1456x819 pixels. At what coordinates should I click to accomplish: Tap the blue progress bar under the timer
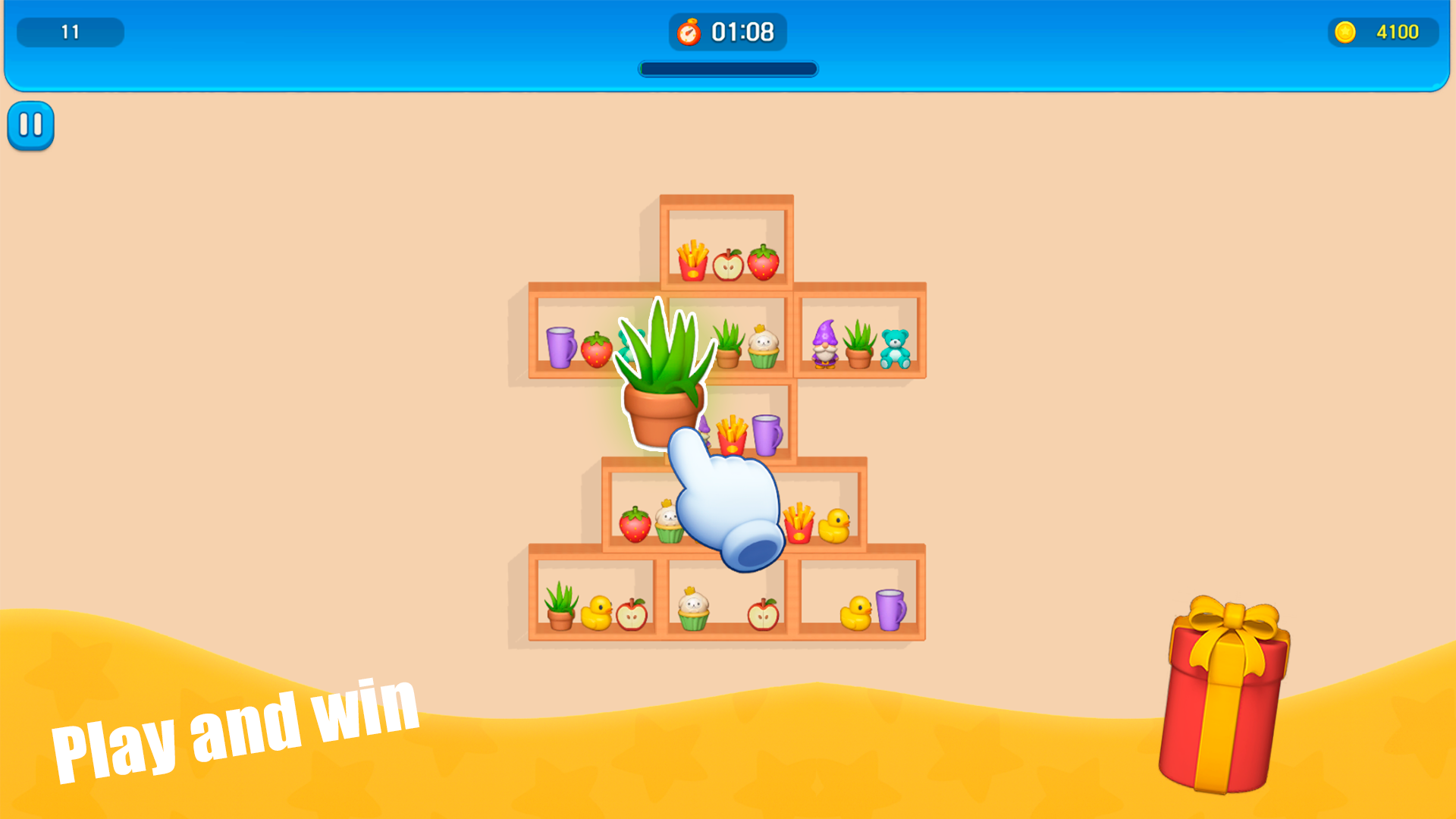pyautogui.click(x=728, y=69)
